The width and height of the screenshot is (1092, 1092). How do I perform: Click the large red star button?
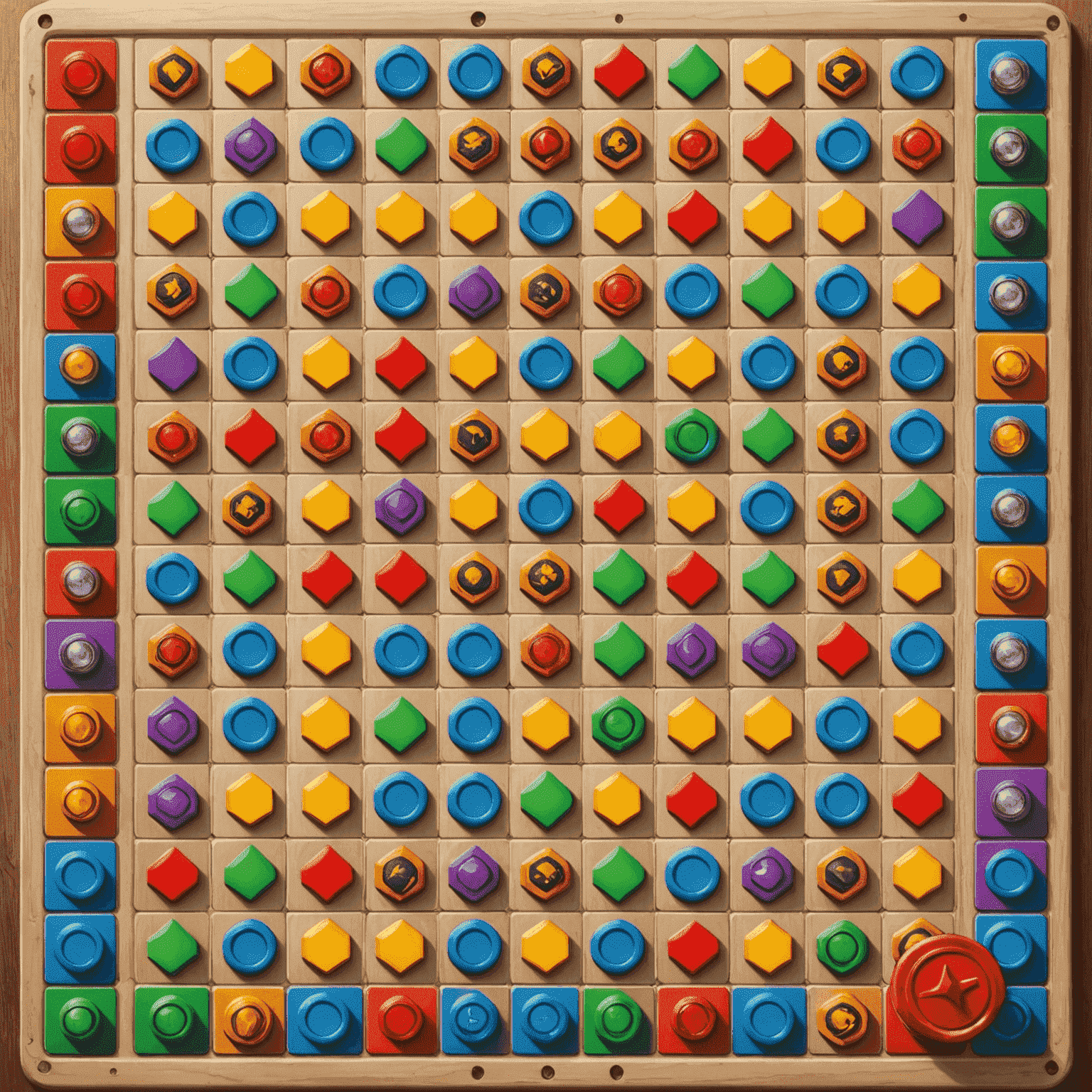947,988
